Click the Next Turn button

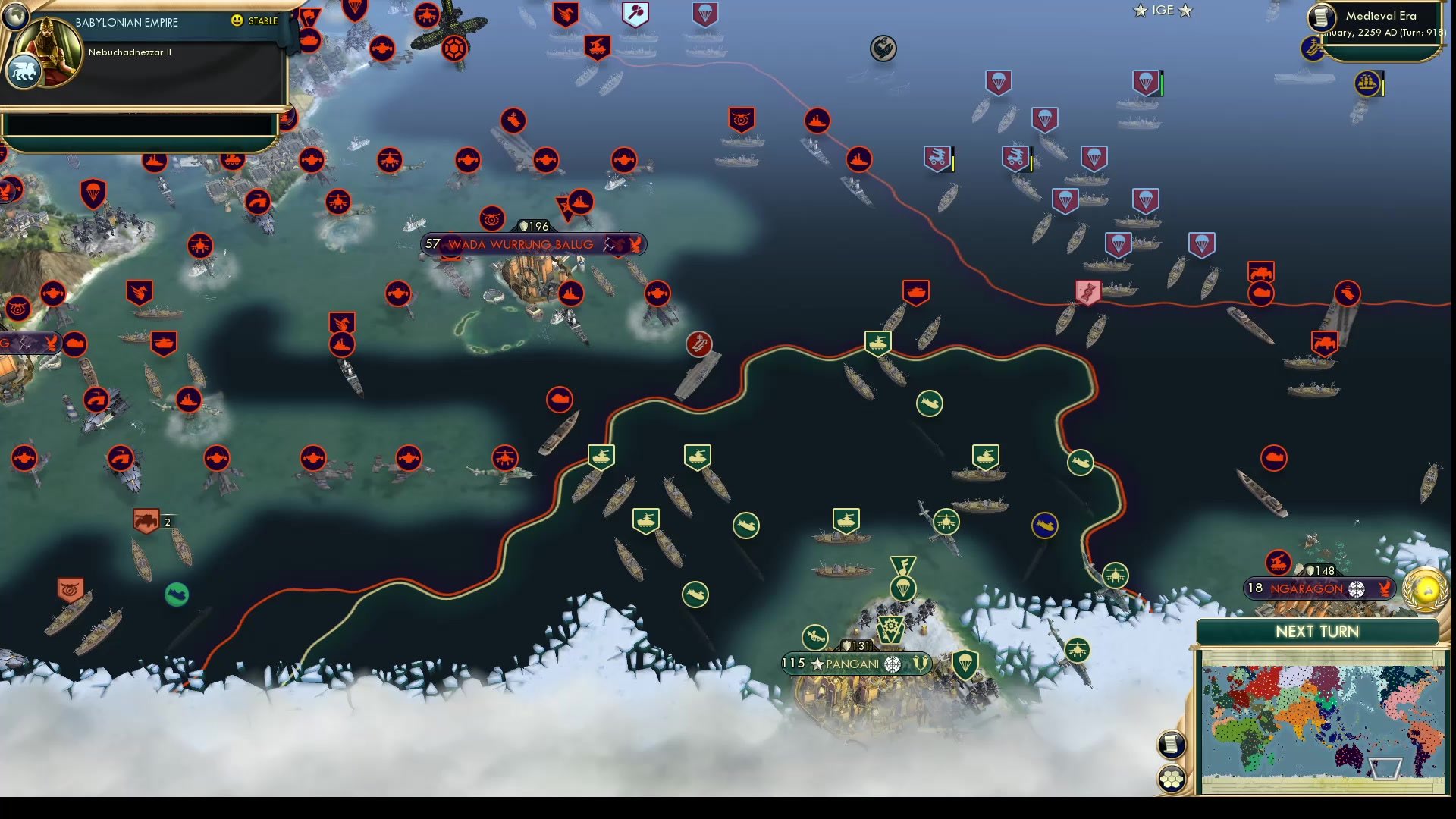[x=1318, y=631]
